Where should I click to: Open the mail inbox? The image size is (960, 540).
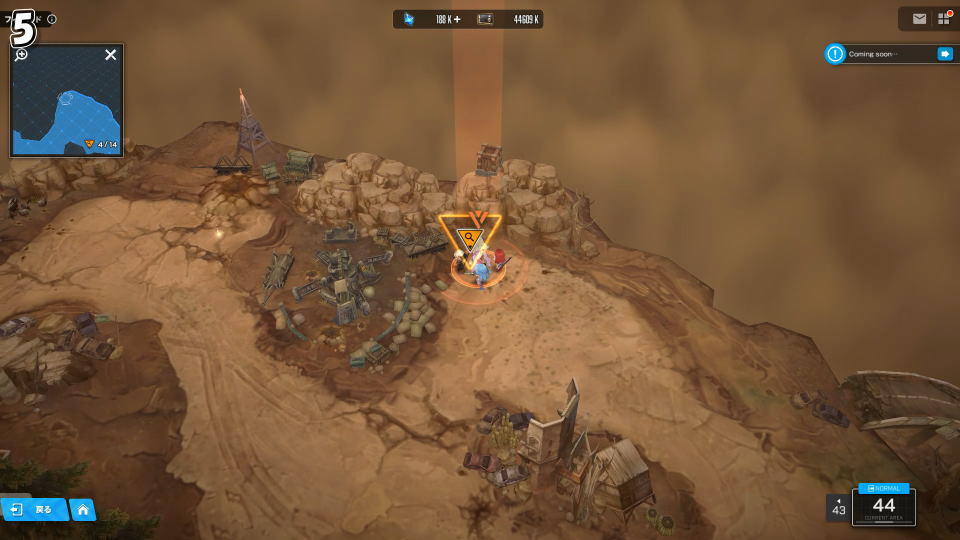pyautogui.click(x=919, y=19)
